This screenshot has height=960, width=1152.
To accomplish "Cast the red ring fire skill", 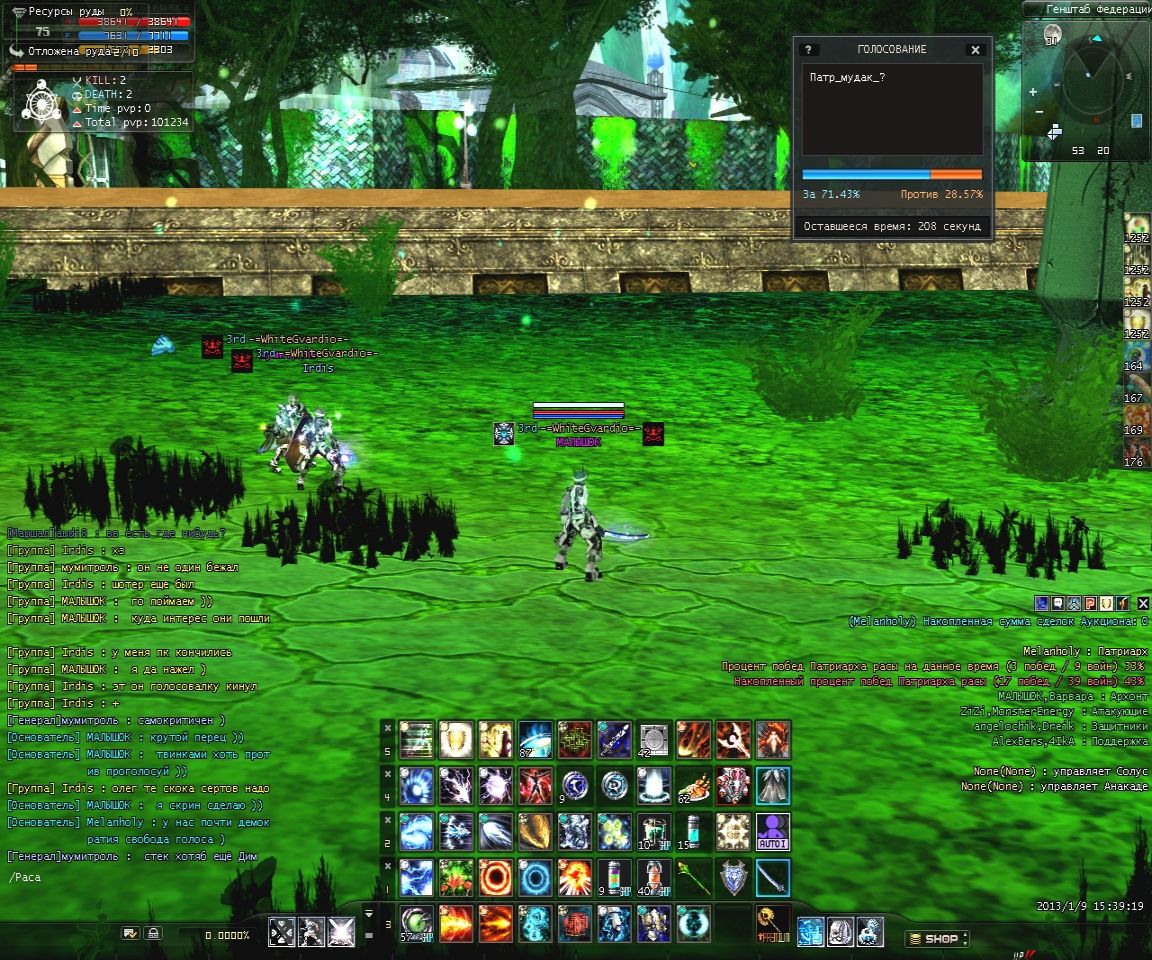I will tap(495, 878).
